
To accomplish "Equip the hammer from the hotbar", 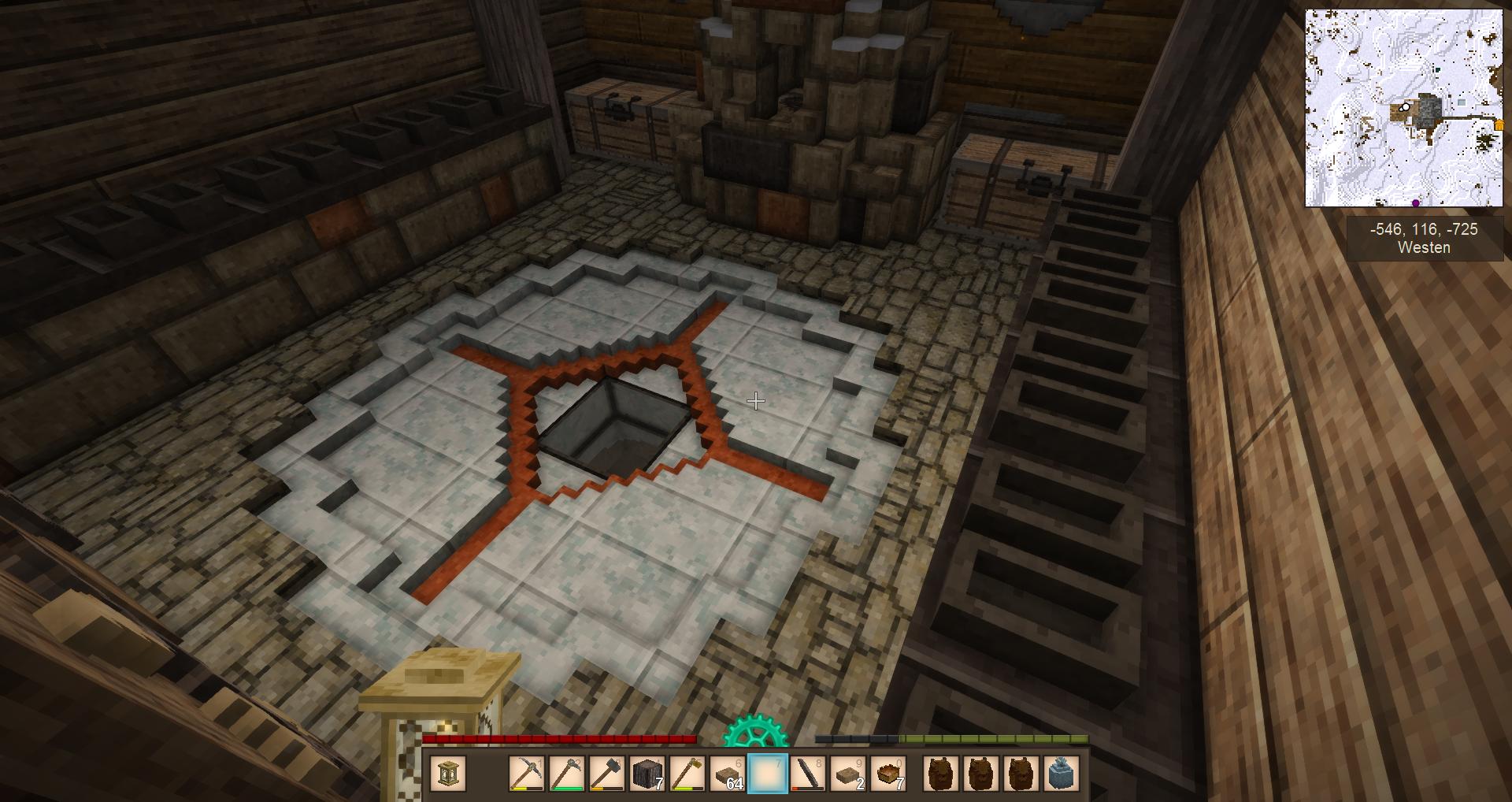I will pyautogui.click(x=608, y=774).
